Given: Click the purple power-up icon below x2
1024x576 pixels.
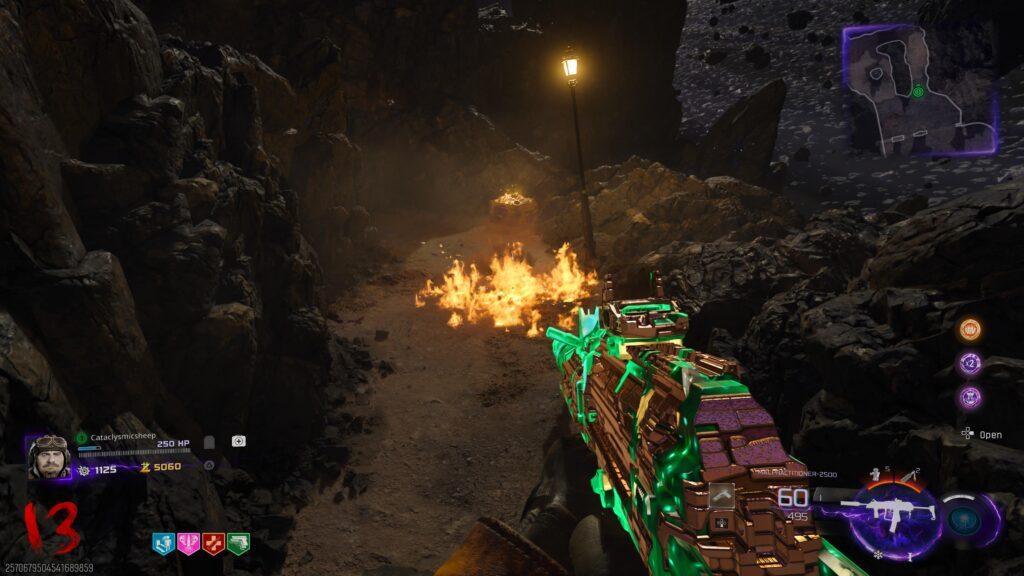Looking at the screenshot, I should pos(969,397).
